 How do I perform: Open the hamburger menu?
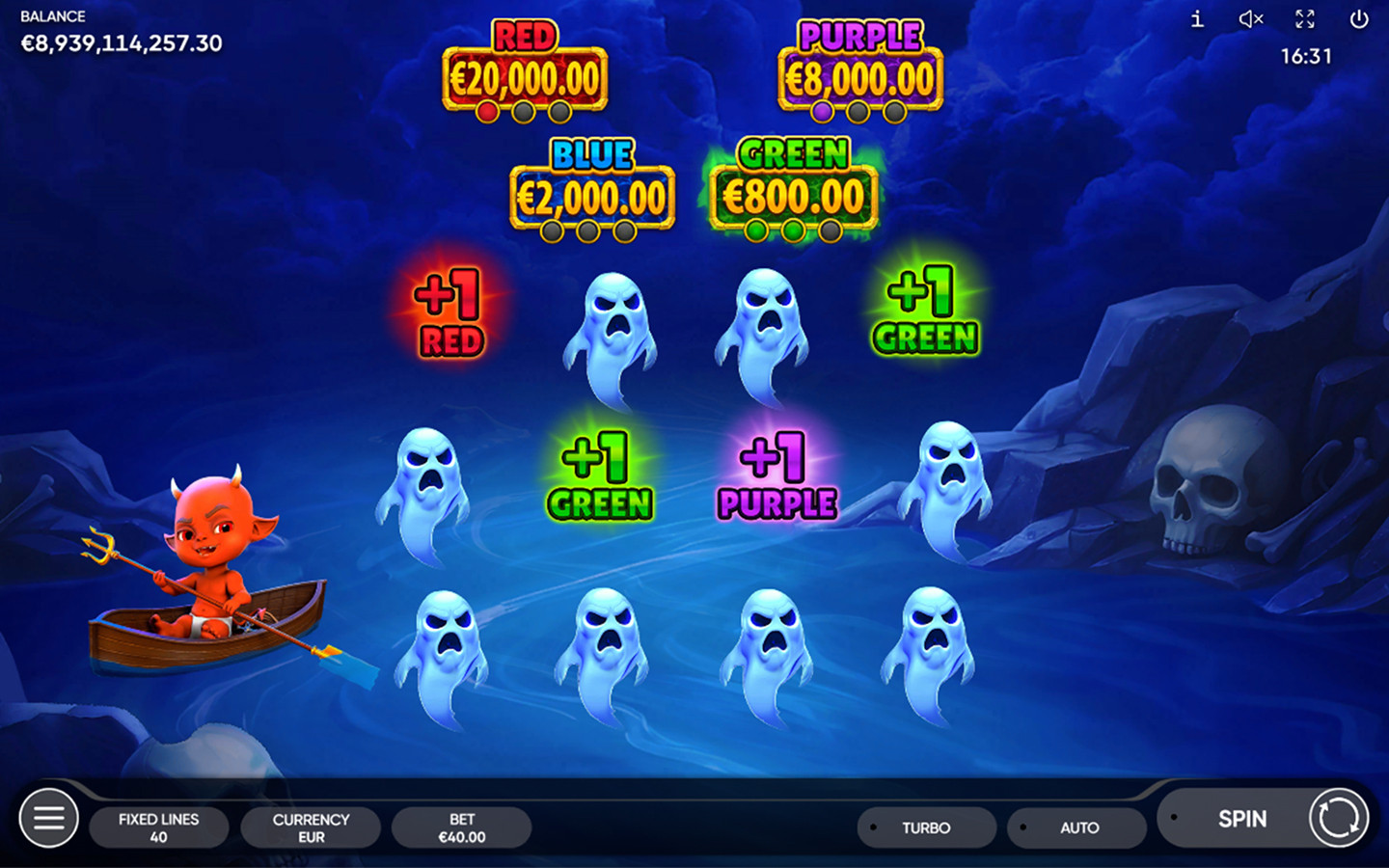[48, 819]
